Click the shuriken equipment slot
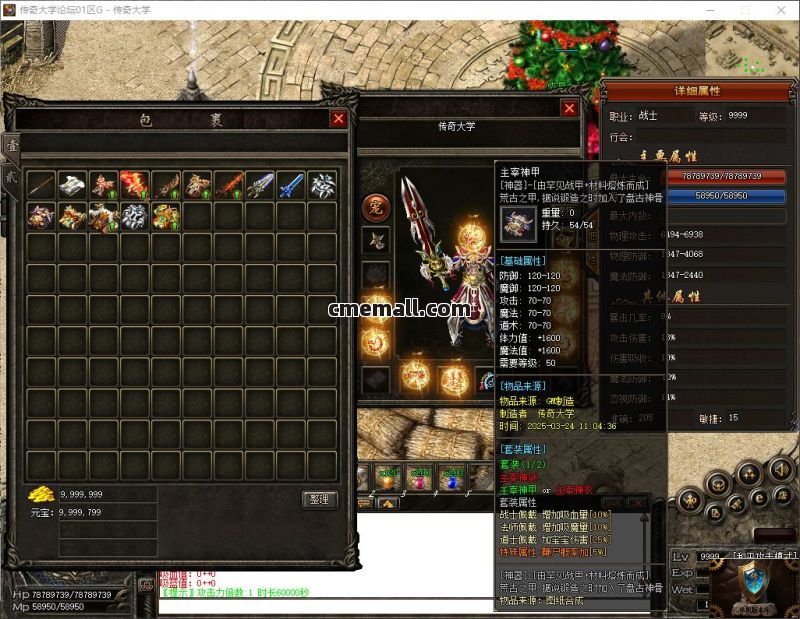 pos(376,240)
